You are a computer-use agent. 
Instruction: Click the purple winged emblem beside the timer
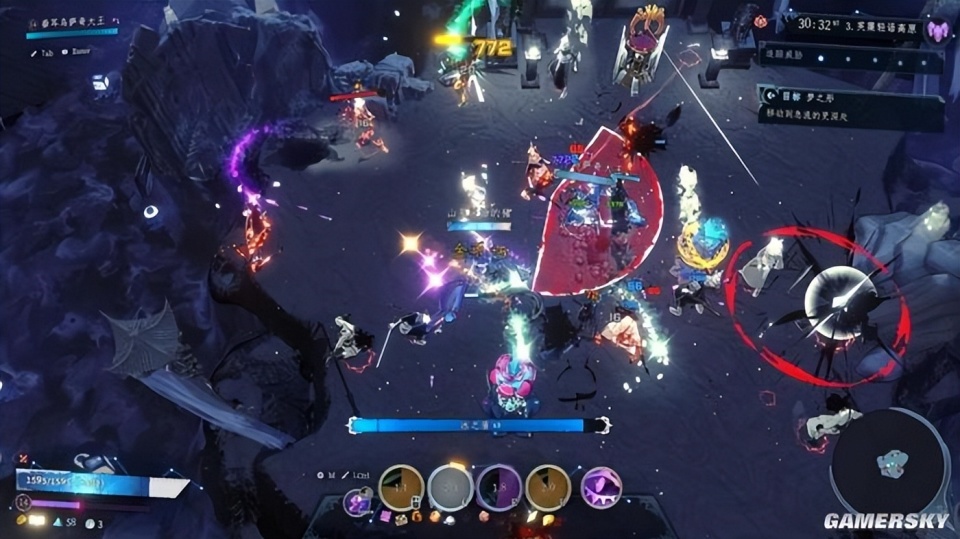(938, 30)
